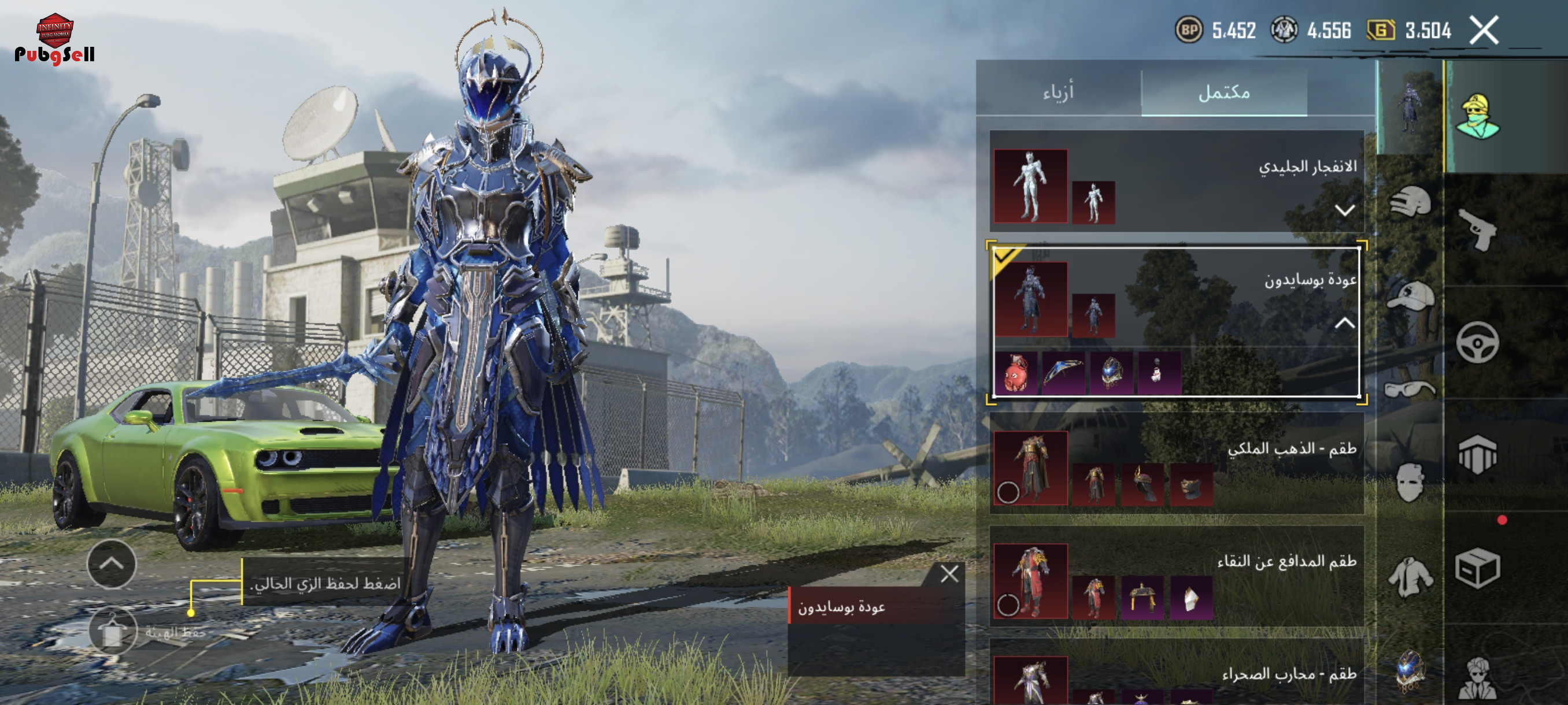
Task: Show the jacket clothing category
Action: click(1410, 576)
